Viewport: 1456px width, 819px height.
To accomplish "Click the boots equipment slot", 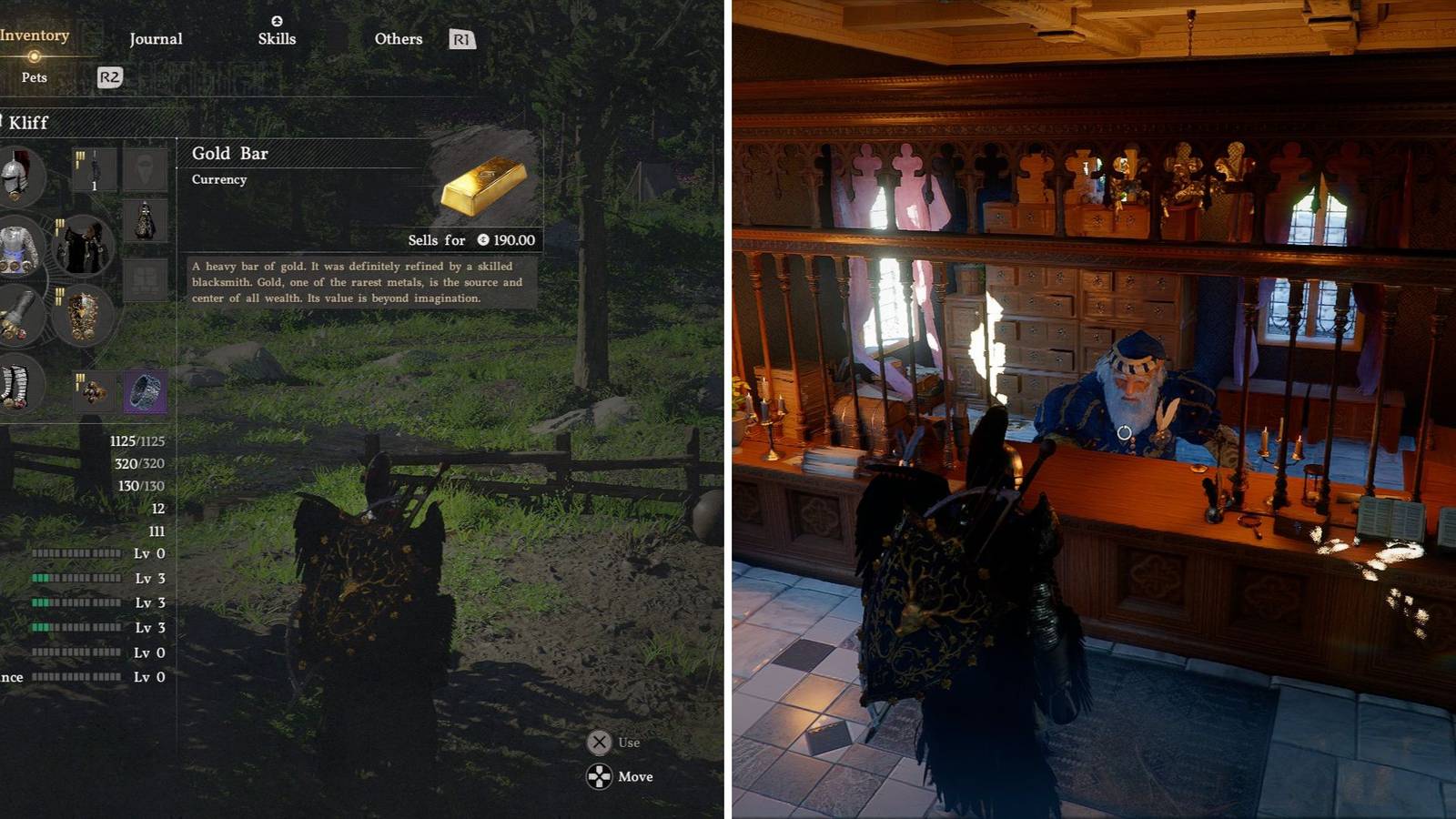I will (16, 389).
